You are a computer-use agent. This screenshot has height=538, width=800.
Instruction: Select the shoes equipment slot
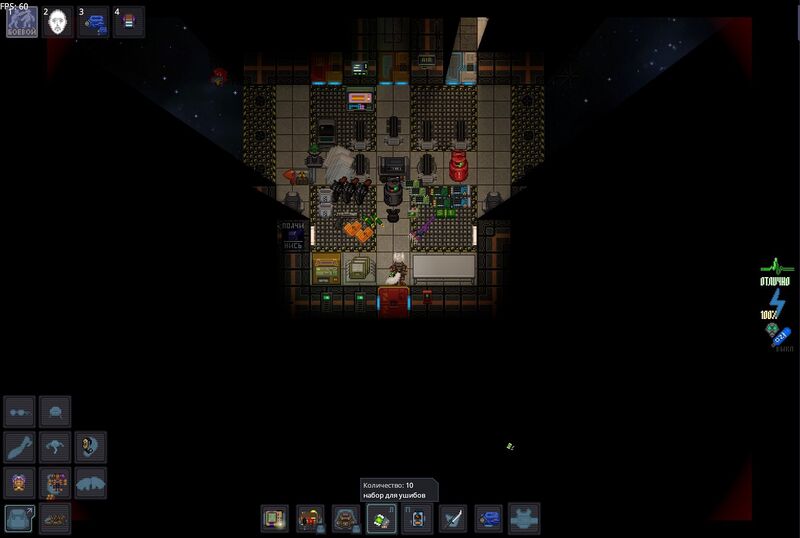click(55, 518)
